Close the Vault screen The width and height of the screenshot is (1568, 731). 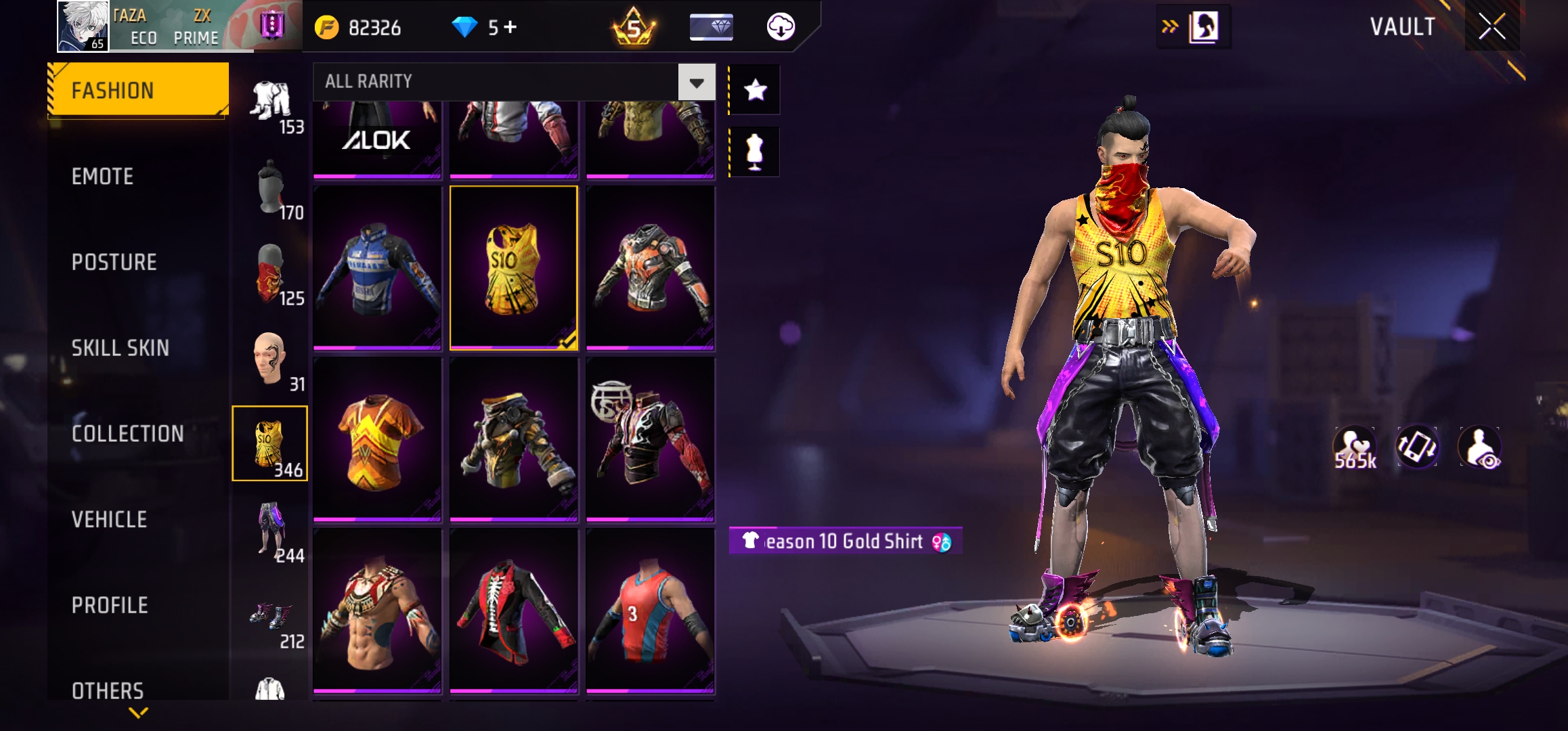pos(1491,27)
